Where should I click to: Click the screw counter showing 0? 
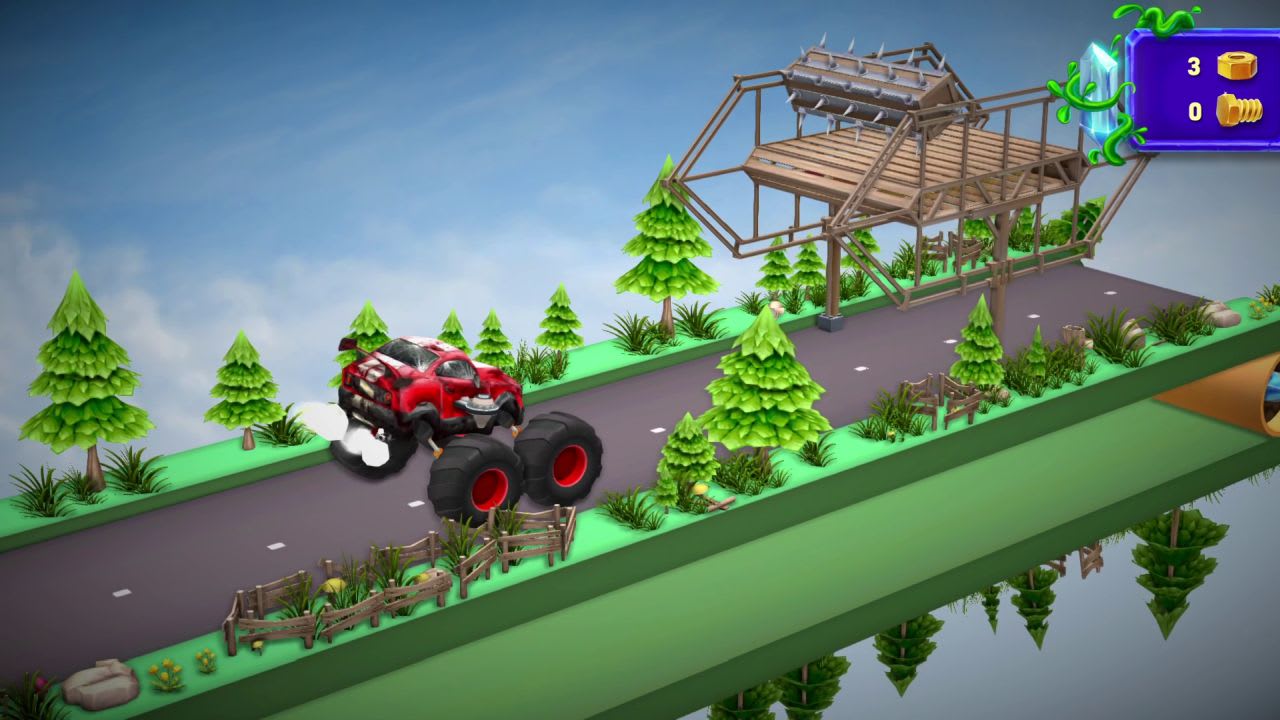[x=1195, y=113]
